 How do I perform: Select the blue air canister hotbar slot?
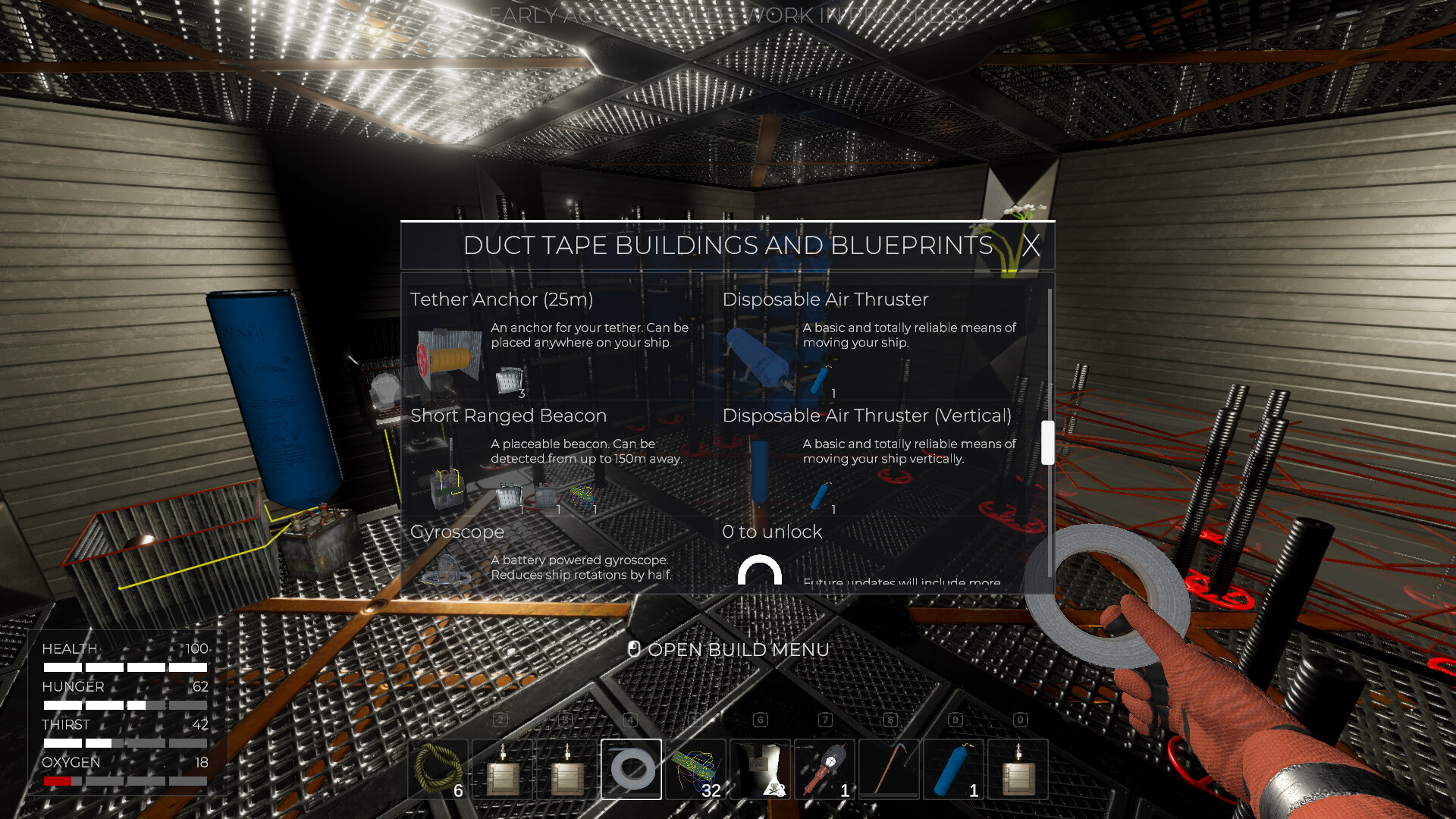pos(953,769)
